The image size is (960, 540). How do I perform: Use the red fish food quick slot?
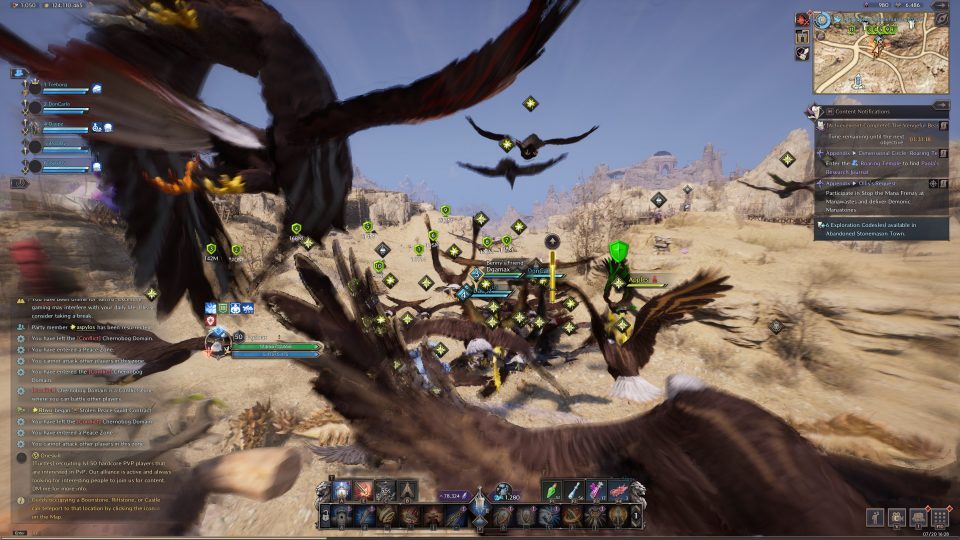pos(619,490)
